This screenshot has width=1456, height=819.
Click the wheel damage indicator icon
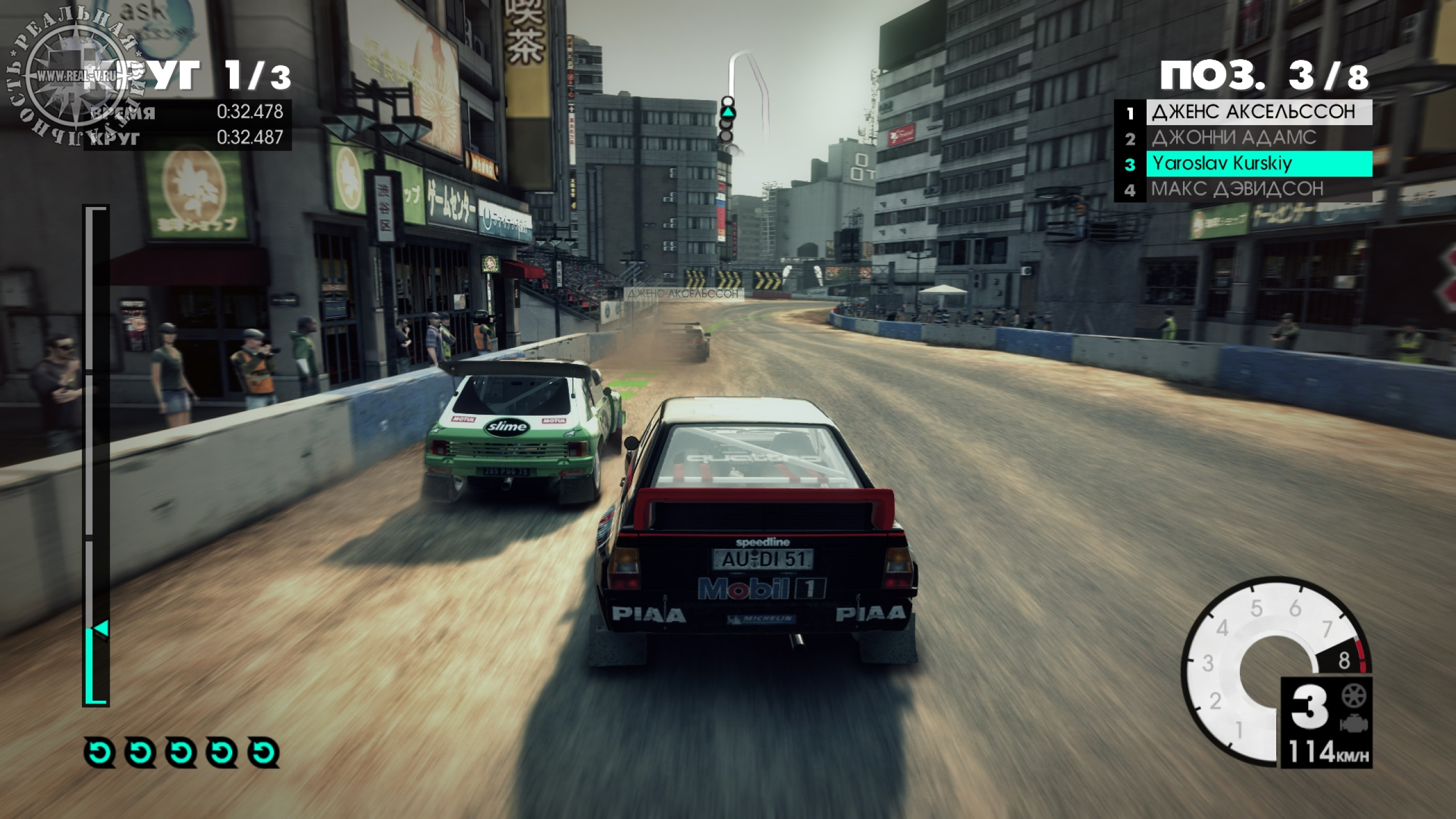(1354, 696)
